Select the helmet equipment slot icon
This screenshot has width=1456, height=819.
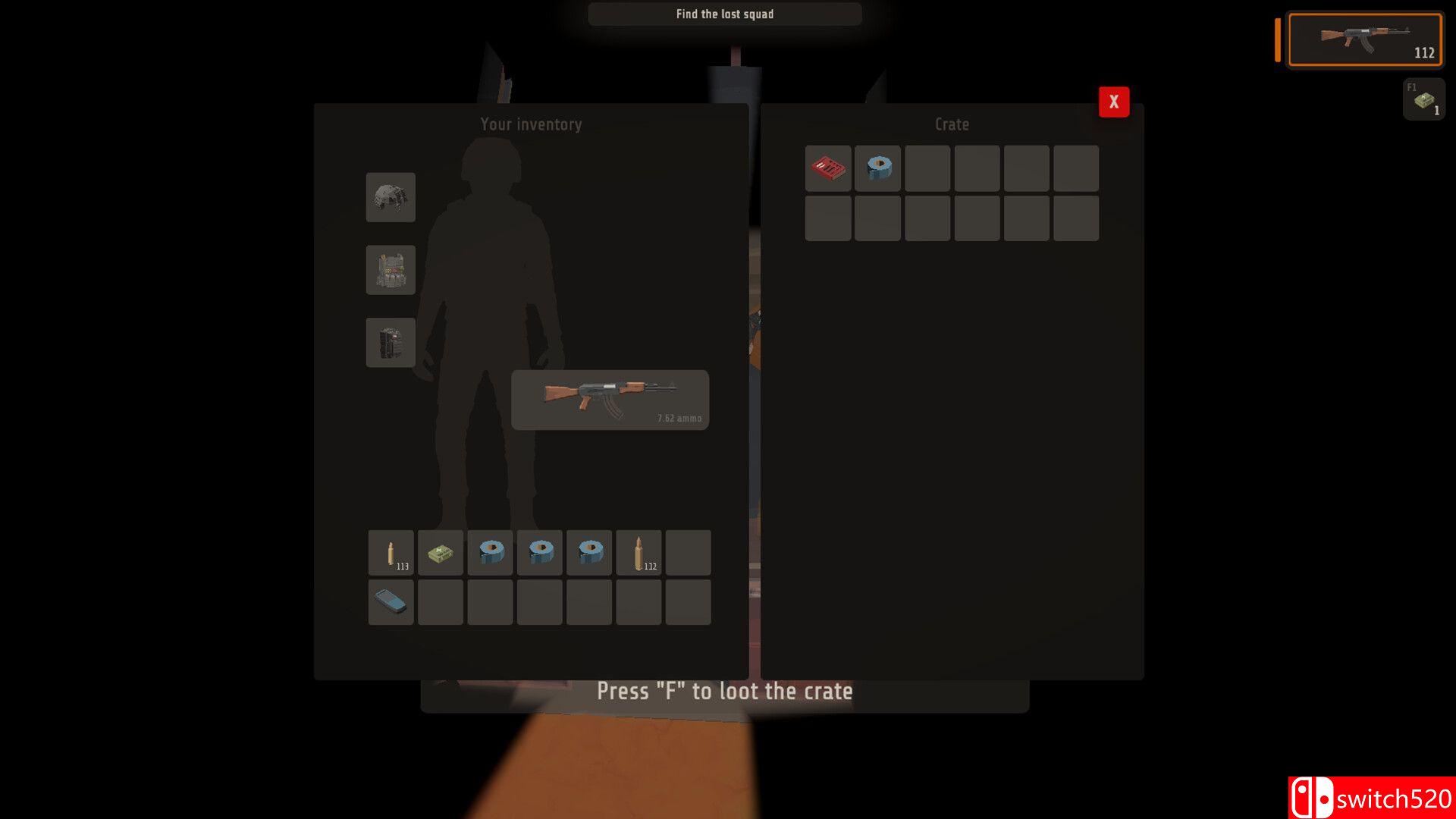[x=391, y=198]
